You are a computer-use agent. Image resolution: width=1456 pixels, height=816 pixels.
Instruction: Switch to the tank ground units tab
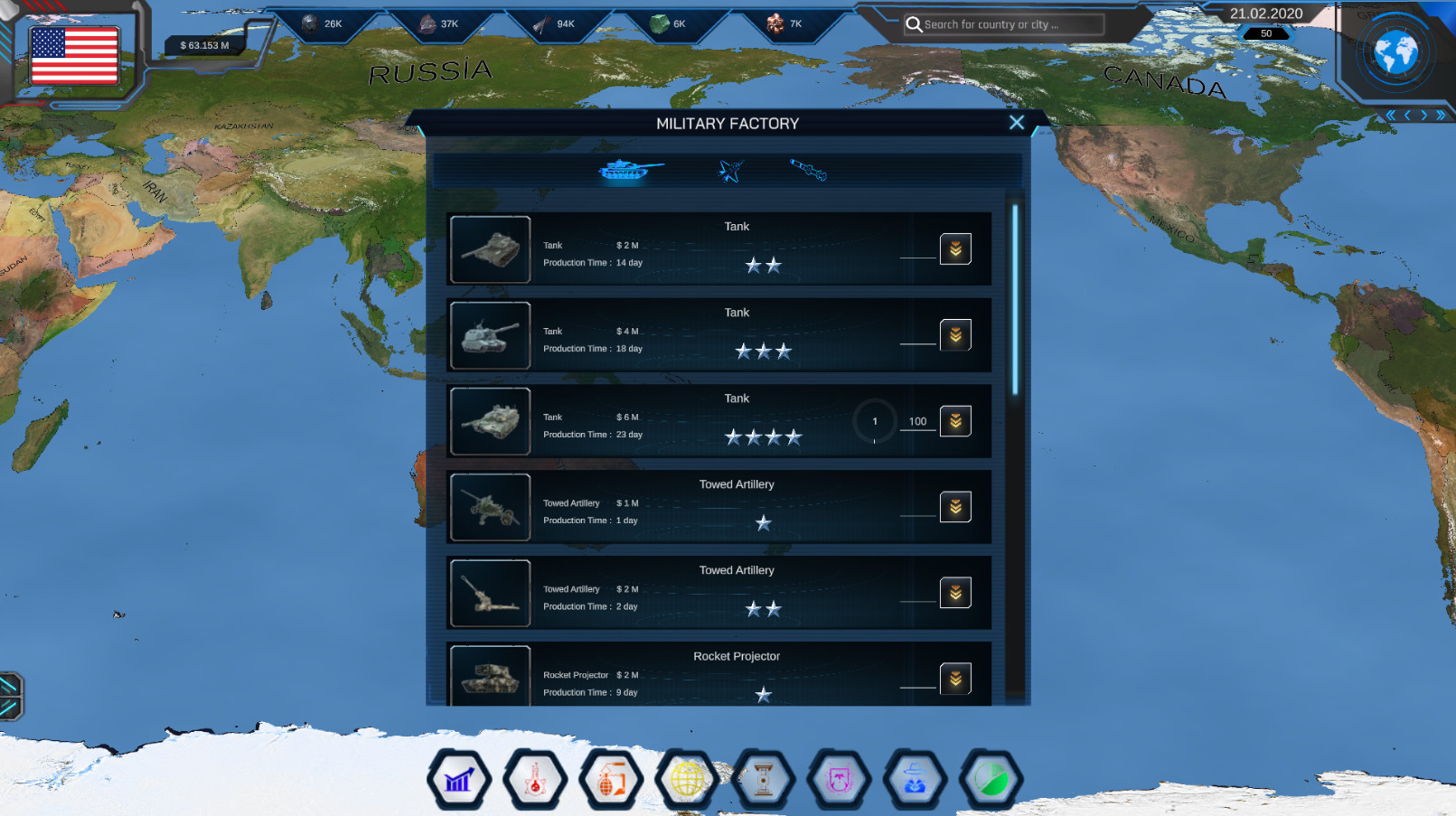point(629,169)
